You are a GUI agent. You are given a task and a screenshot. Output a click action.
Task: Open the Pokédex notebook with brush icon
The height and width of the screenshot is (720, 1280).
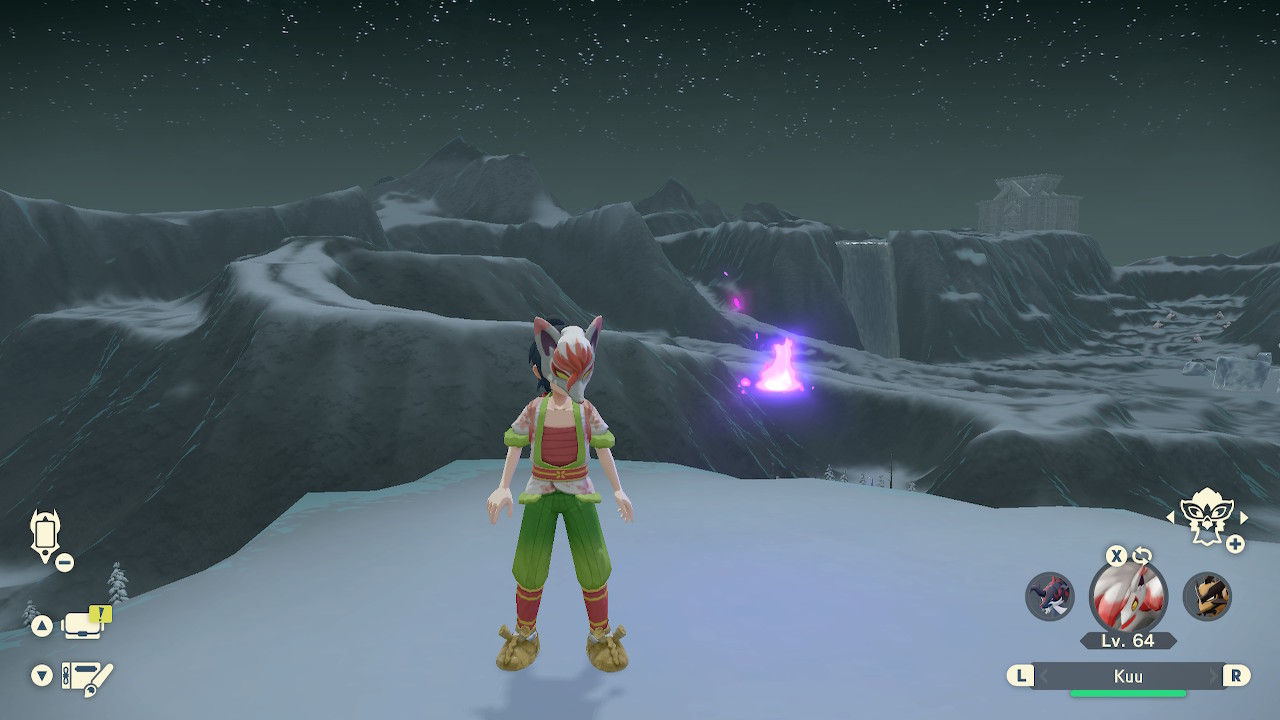point(87,677)
